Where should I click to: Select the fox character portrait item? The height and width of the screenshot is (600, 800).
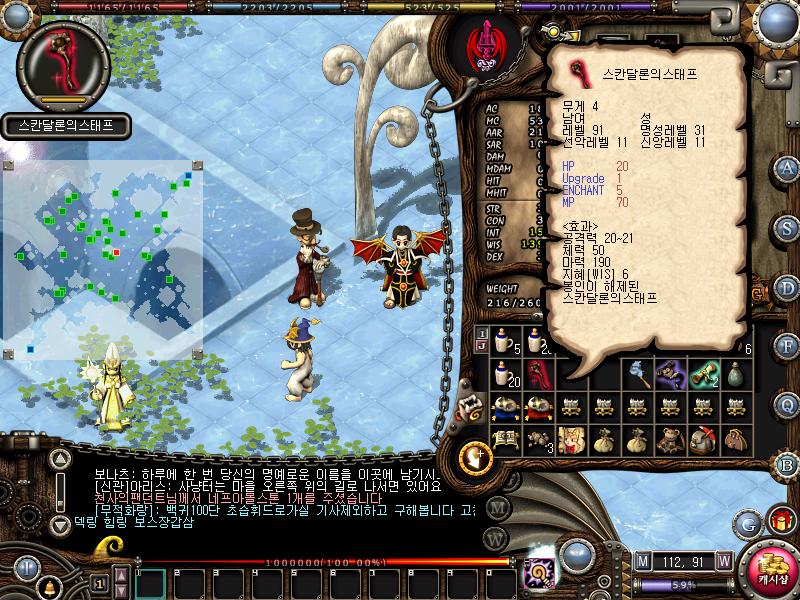[x=573, y=439]
